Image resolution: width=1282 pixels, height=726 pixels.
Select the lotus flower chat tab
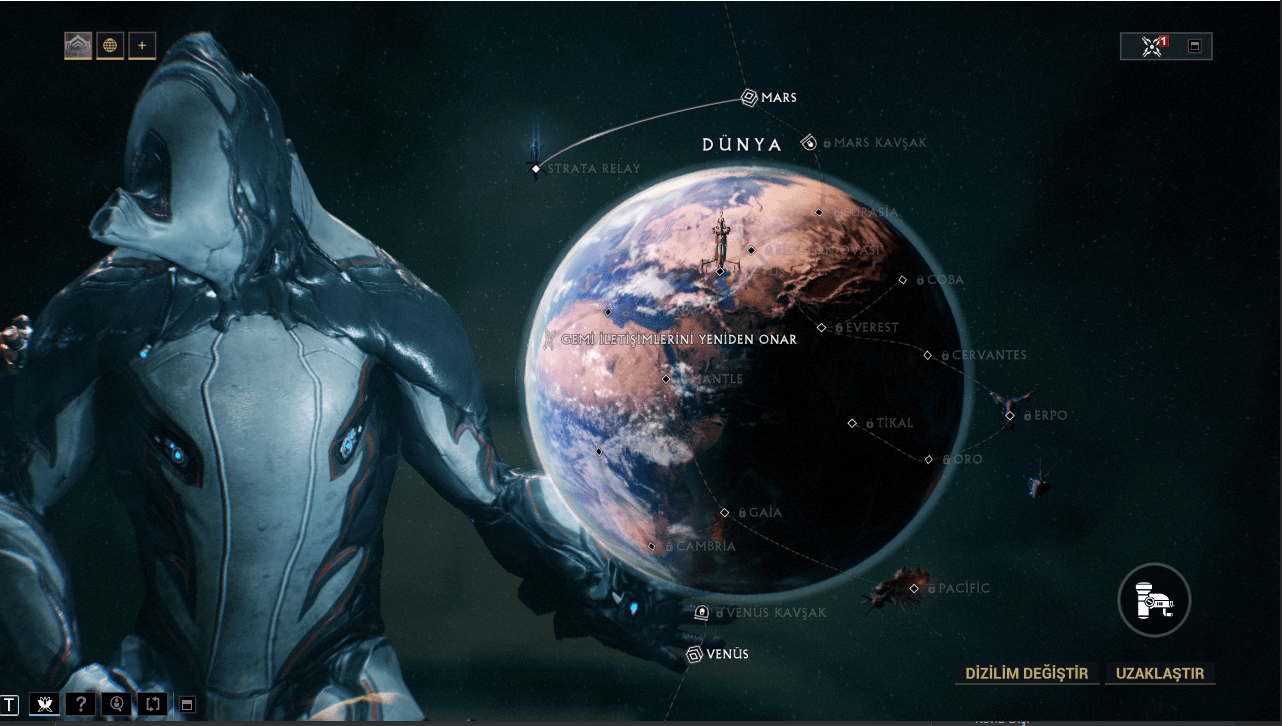coord(44,704)
